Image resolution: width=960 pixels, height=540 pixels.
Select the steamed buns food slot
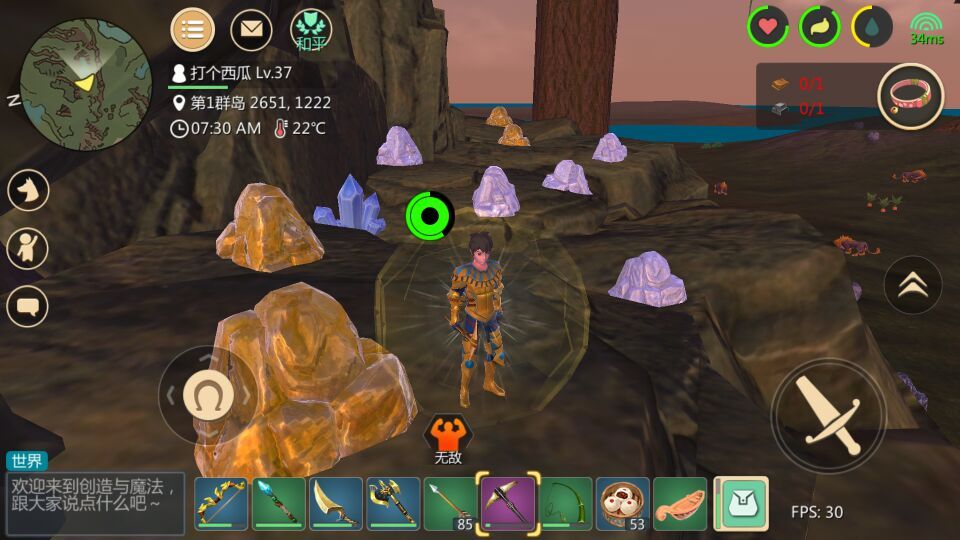pyautogui.click(x=623, y=503)
